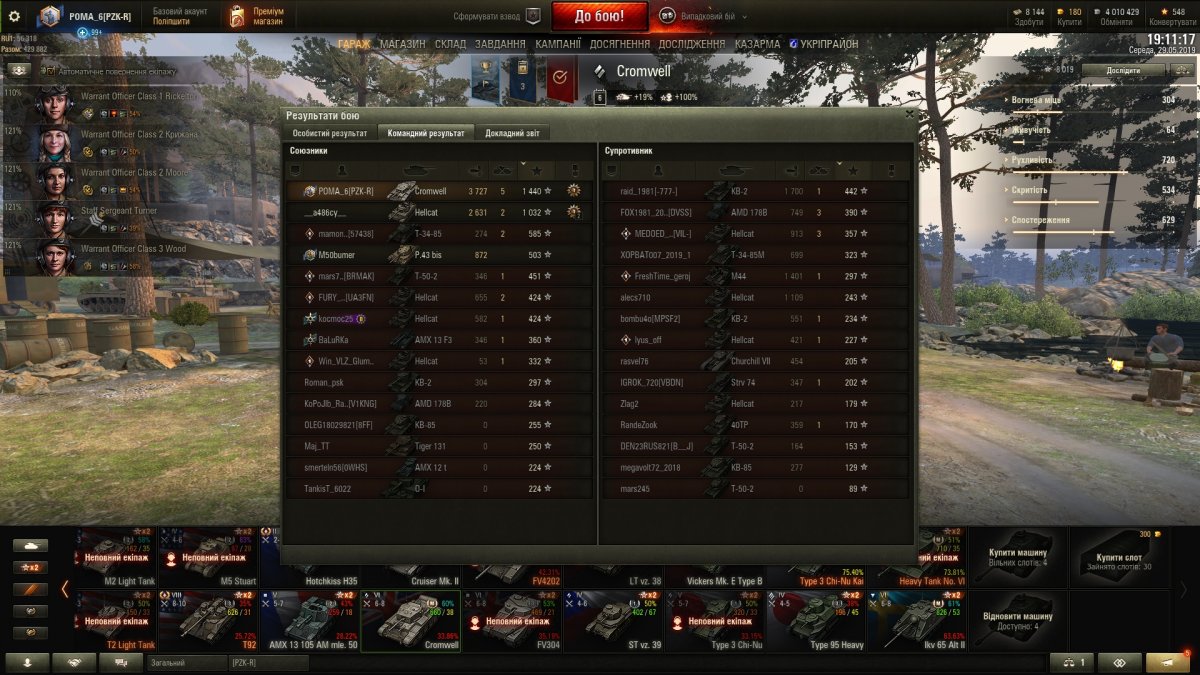Open the Випадковий бій mode selector
Screen dimensions: 1200x675
[x=700, y=16]
